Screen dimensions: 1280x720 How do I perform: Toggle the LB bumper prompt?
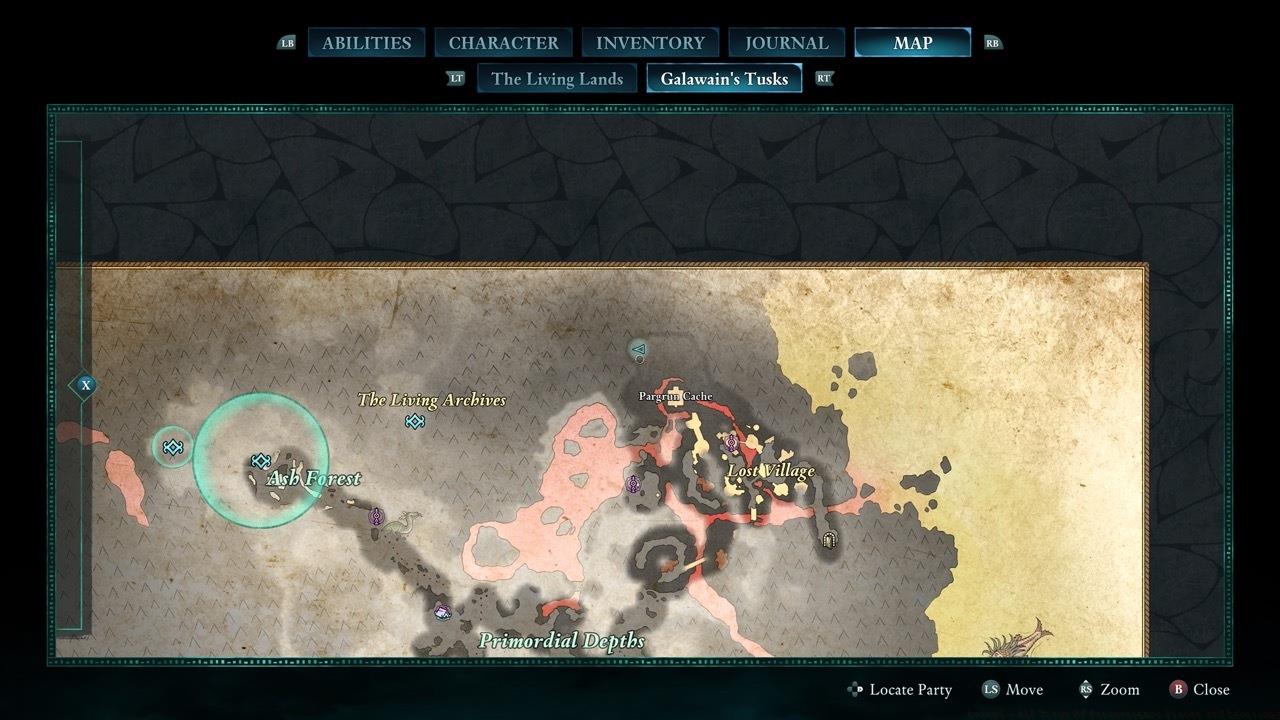point(288,43)
